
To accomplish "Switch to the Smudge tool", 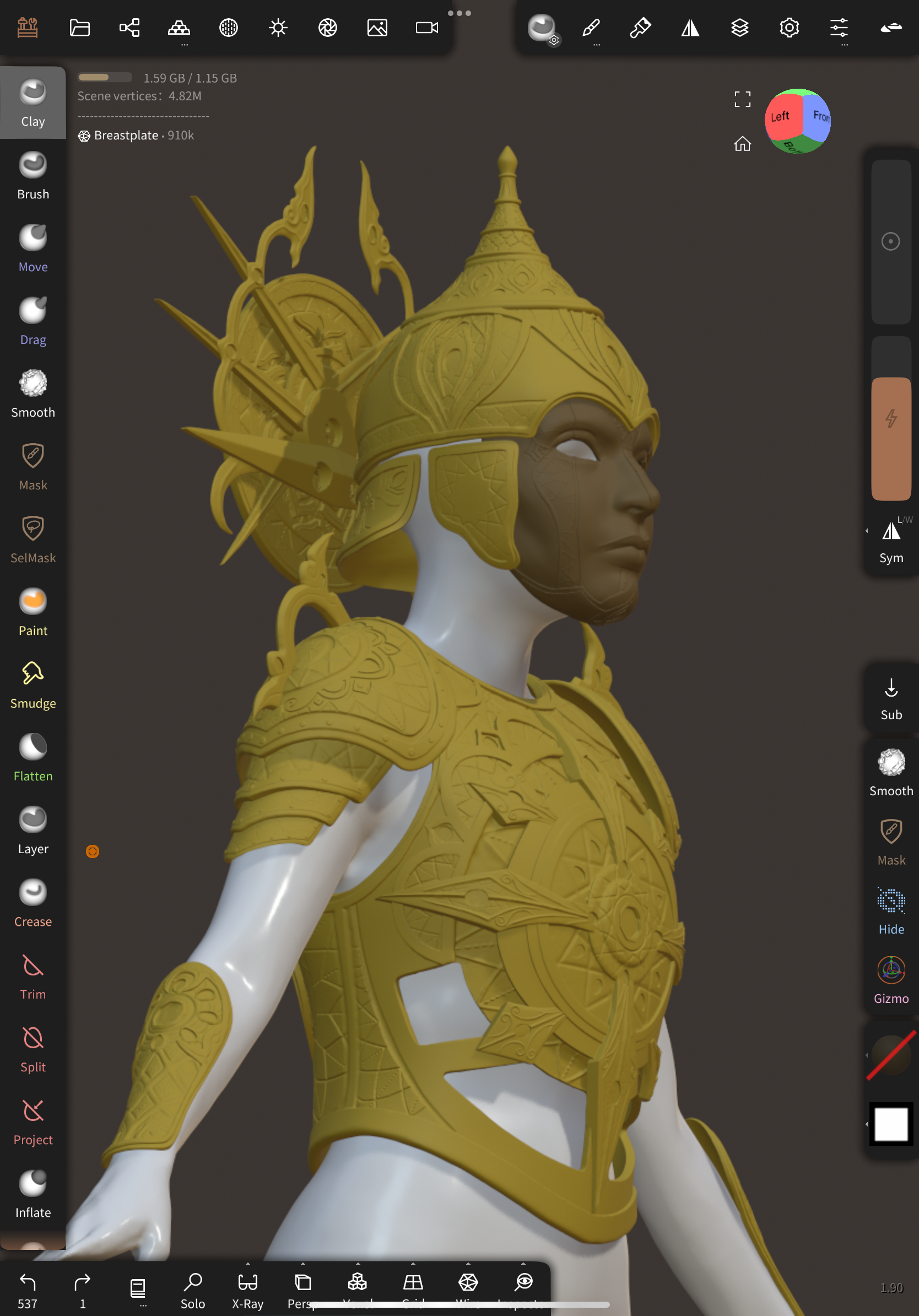I will pyautogui.click(x=33, y=685).
